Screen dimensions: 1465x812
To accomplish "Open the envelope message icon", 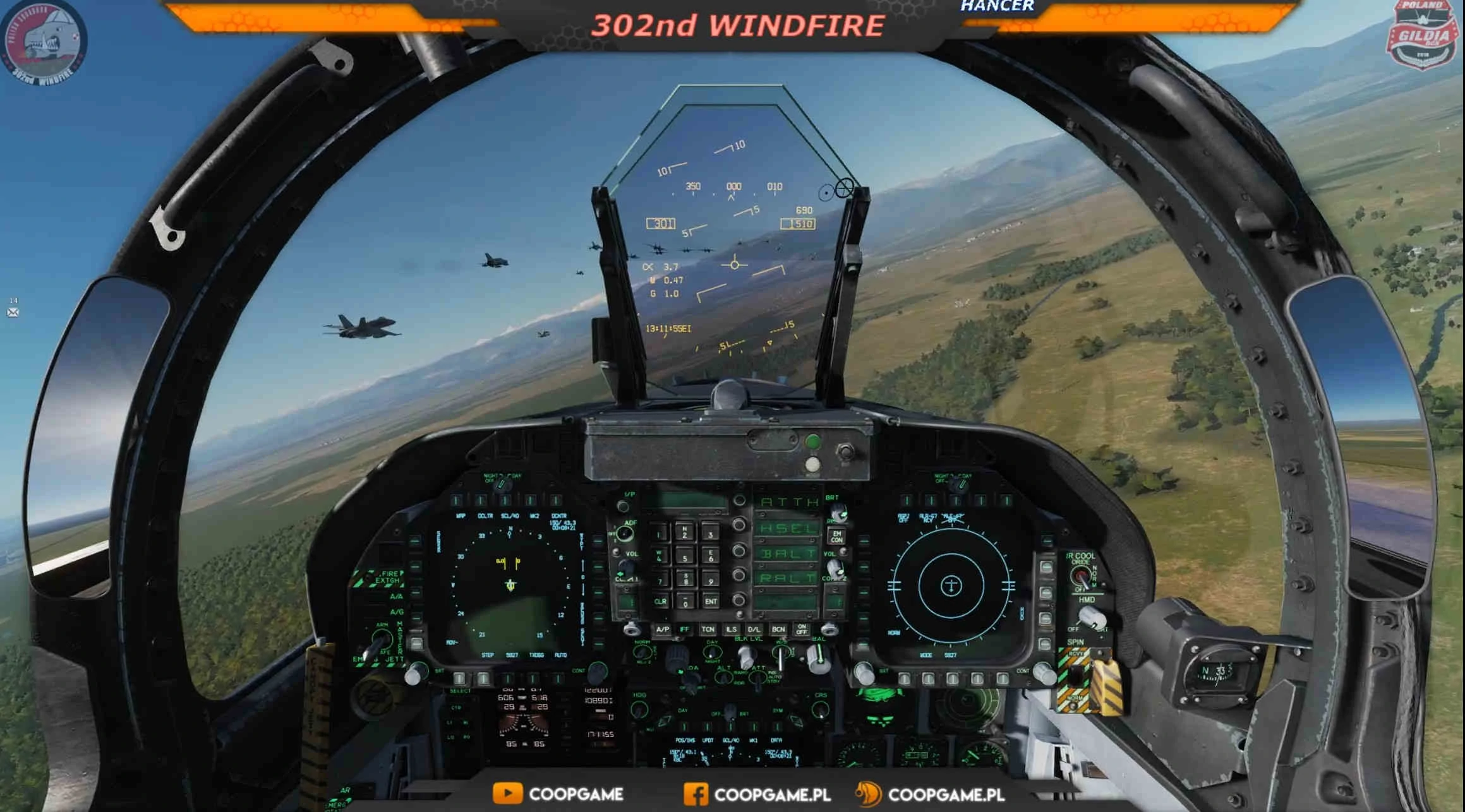I will click(13, 312).
